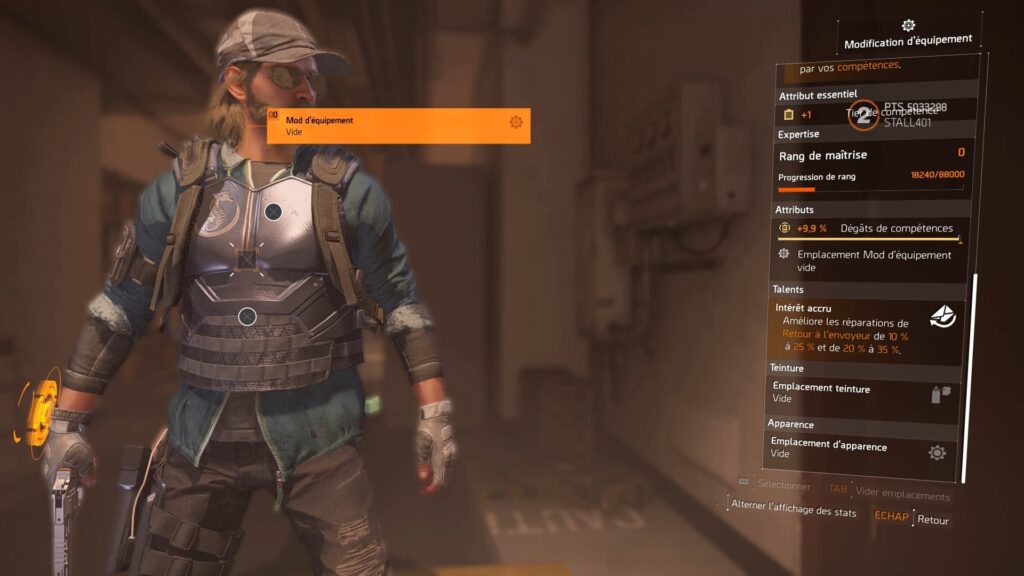Screen dimensions: 1024x576
Task: Toggle Alterner l'affichage des stats
Action: 793,511
